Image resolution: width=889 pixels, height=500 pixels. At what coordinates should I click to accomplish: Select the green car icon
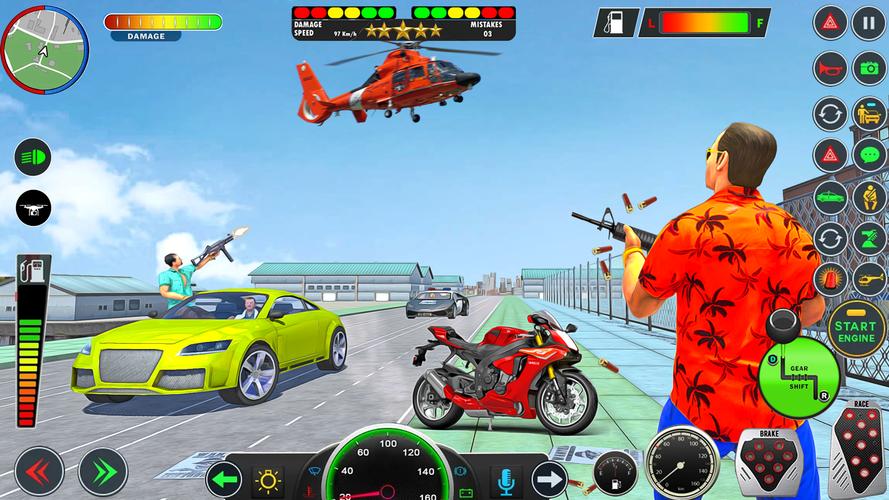830,197
